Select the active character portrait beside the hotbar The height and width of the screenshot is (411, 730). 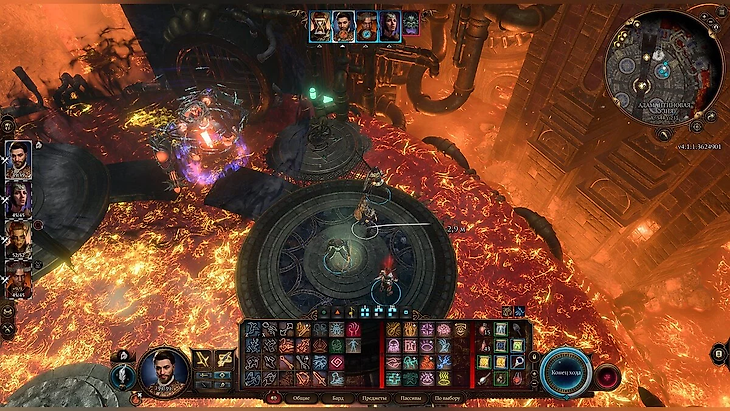[x=164, y=371]
